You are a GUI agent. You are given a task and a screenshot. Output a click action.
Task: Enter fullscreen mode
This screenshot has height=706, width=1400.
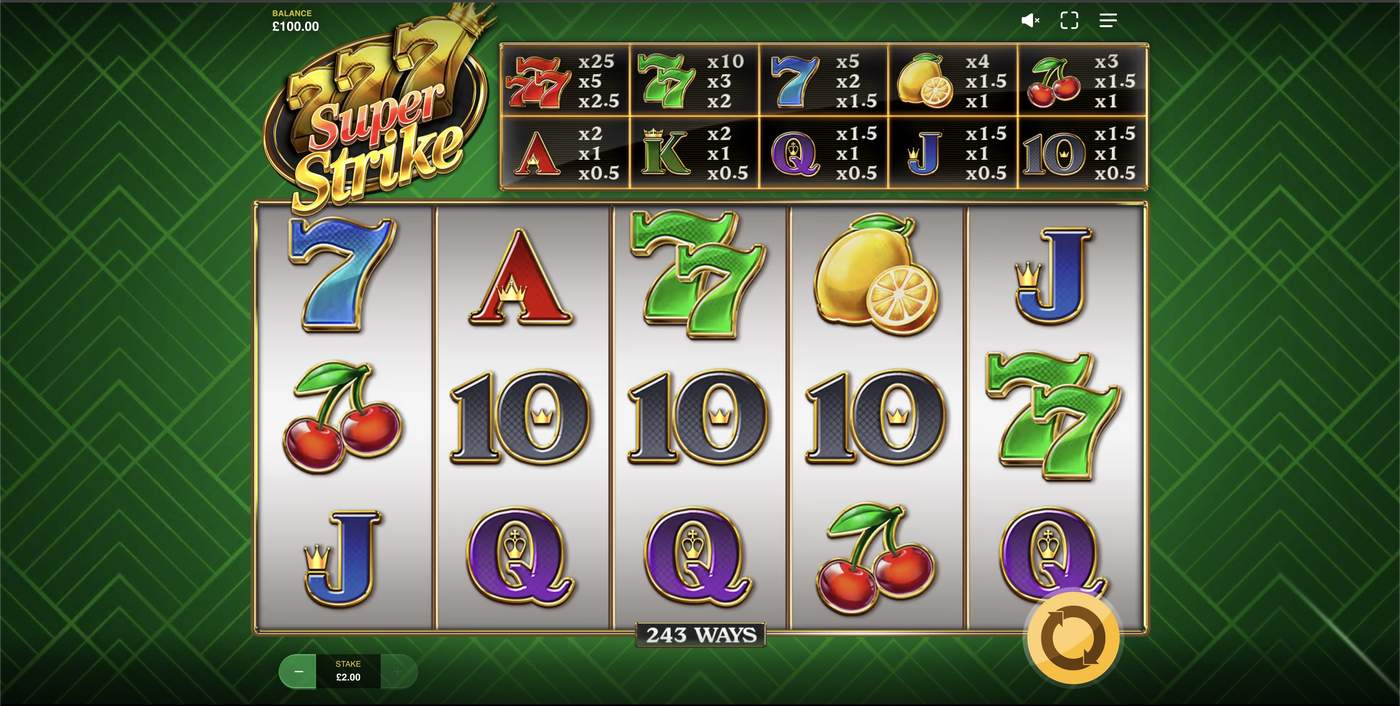pyautogui.click(x=1069, y=20)
